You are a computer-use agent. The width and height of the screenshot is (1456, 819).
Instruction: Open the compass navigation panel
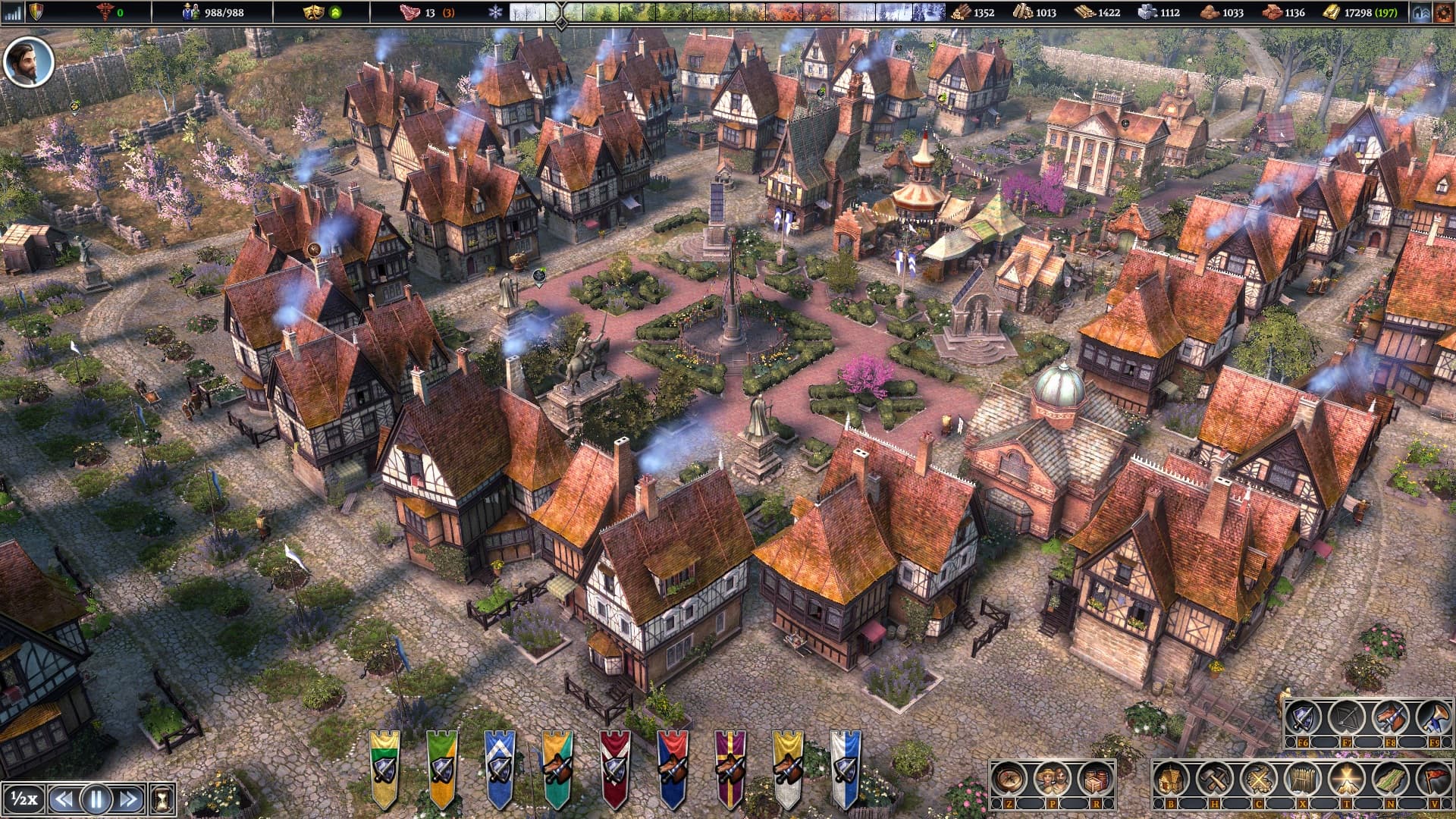pos(1009,779)
